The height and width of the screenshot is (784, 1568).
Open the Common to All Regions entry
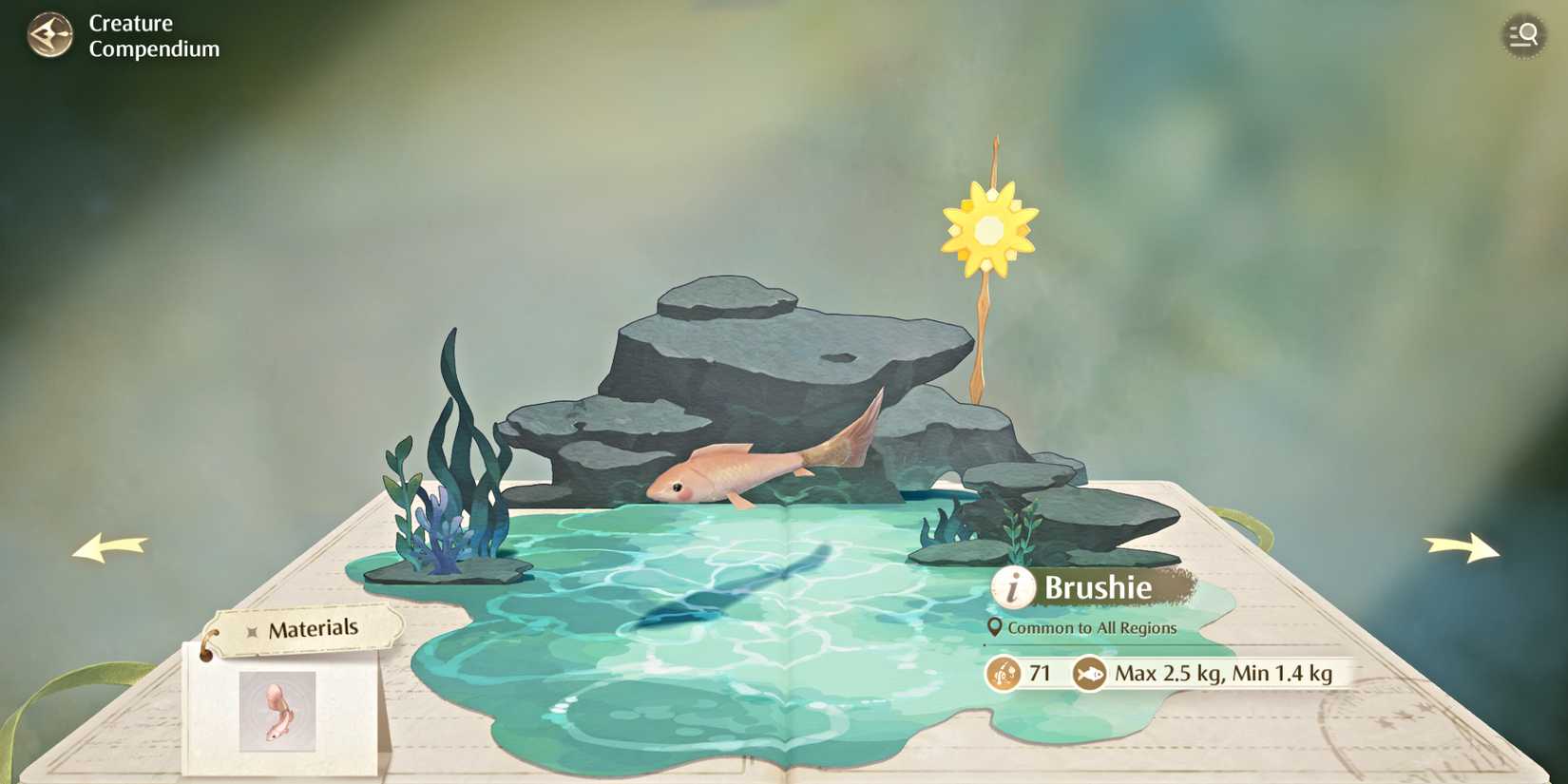point(1093,627)
